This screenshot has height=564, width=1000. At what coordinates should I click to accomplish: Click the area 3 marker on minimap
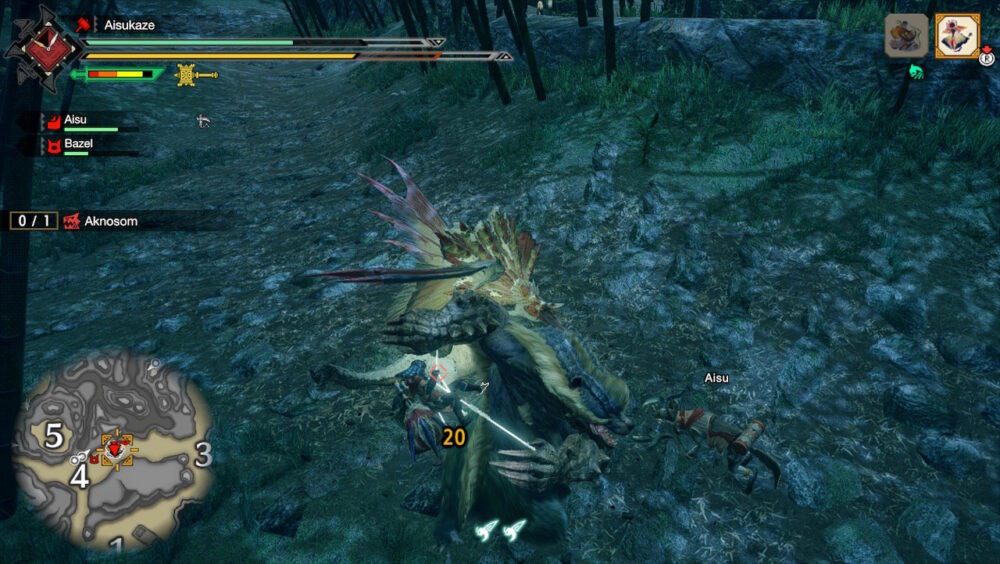[202, 456]
